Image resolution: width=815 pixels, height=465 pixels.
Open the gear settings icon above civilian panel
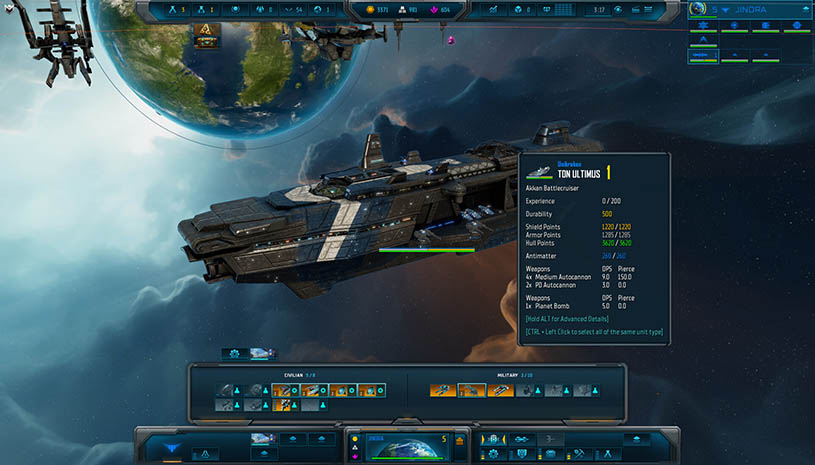tap(235, 353)
